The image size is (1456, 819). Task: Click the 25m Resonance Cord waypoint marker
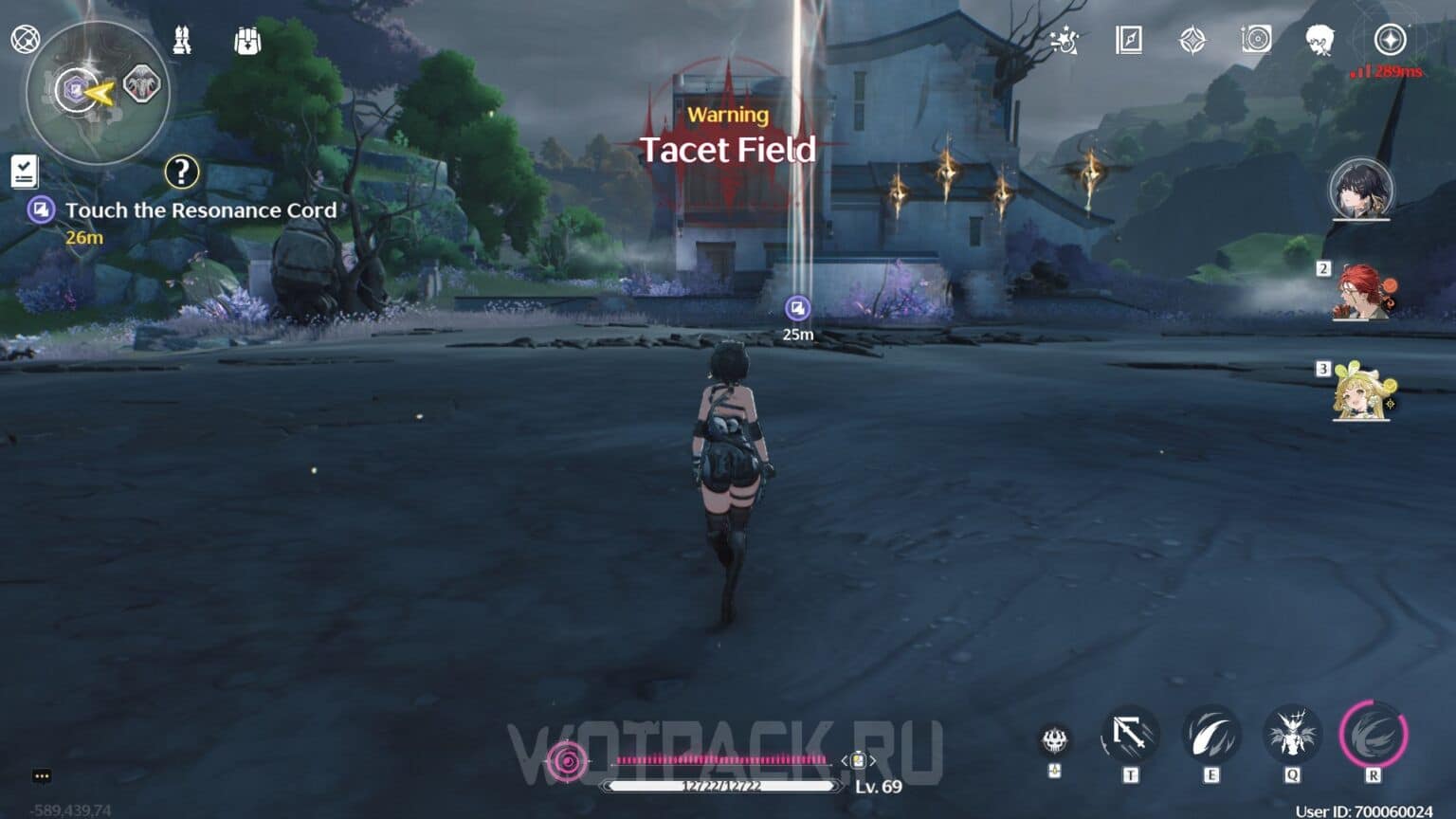tap(797, 307)
